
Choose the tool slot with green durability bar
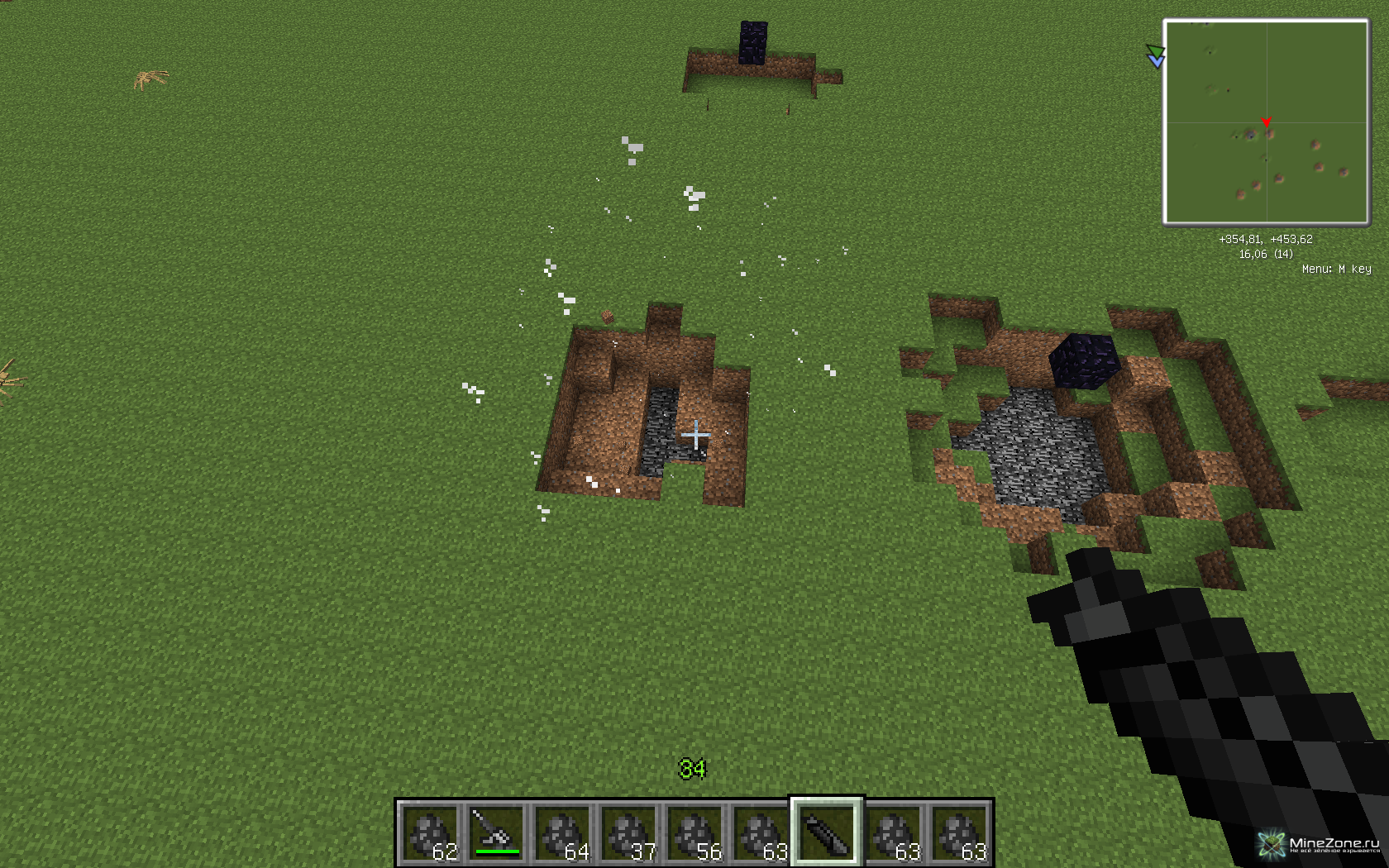[496, 833]
